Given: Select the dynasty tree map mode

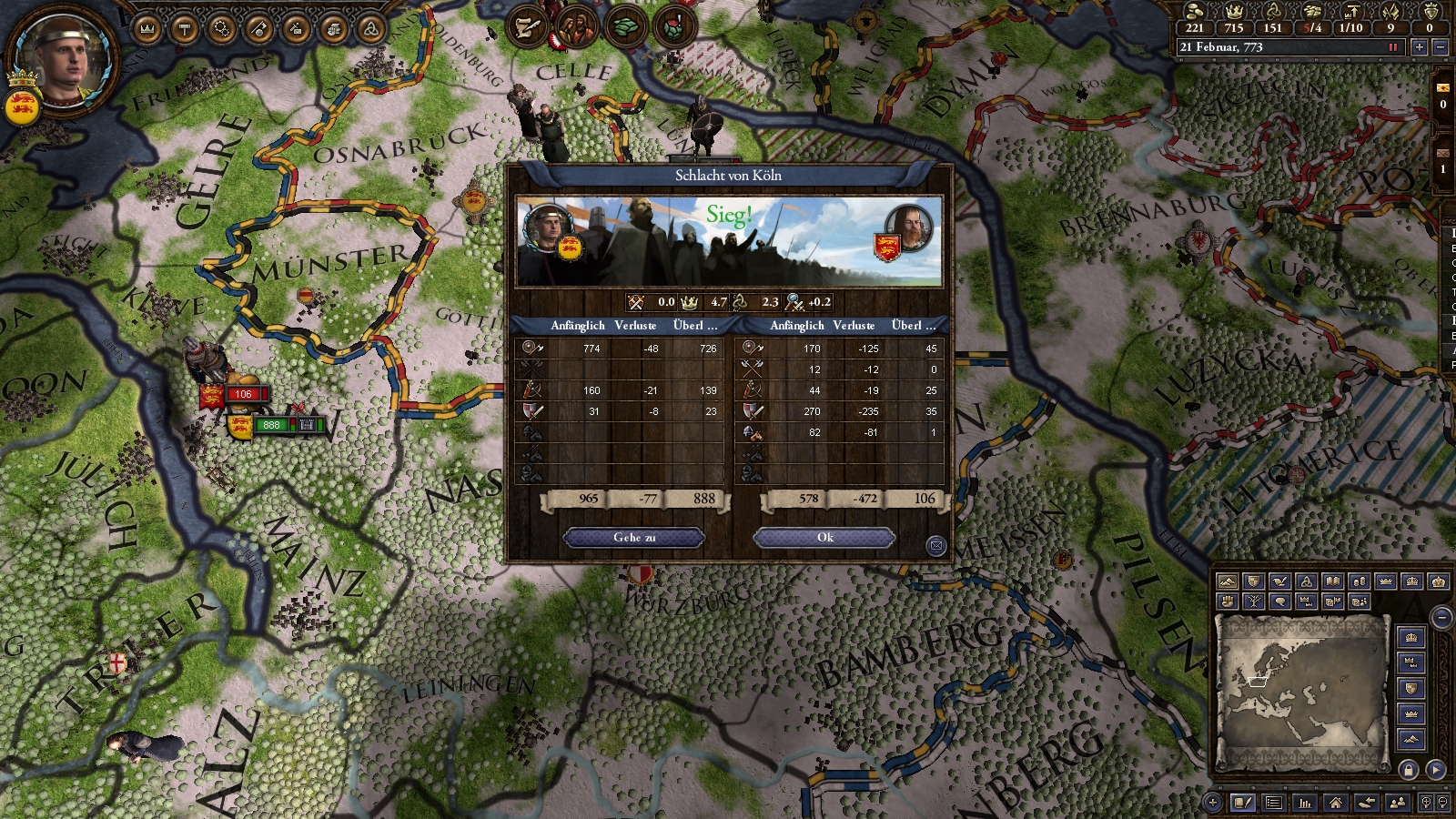Looking at the screenshot, I should (x=1254, y=602).
